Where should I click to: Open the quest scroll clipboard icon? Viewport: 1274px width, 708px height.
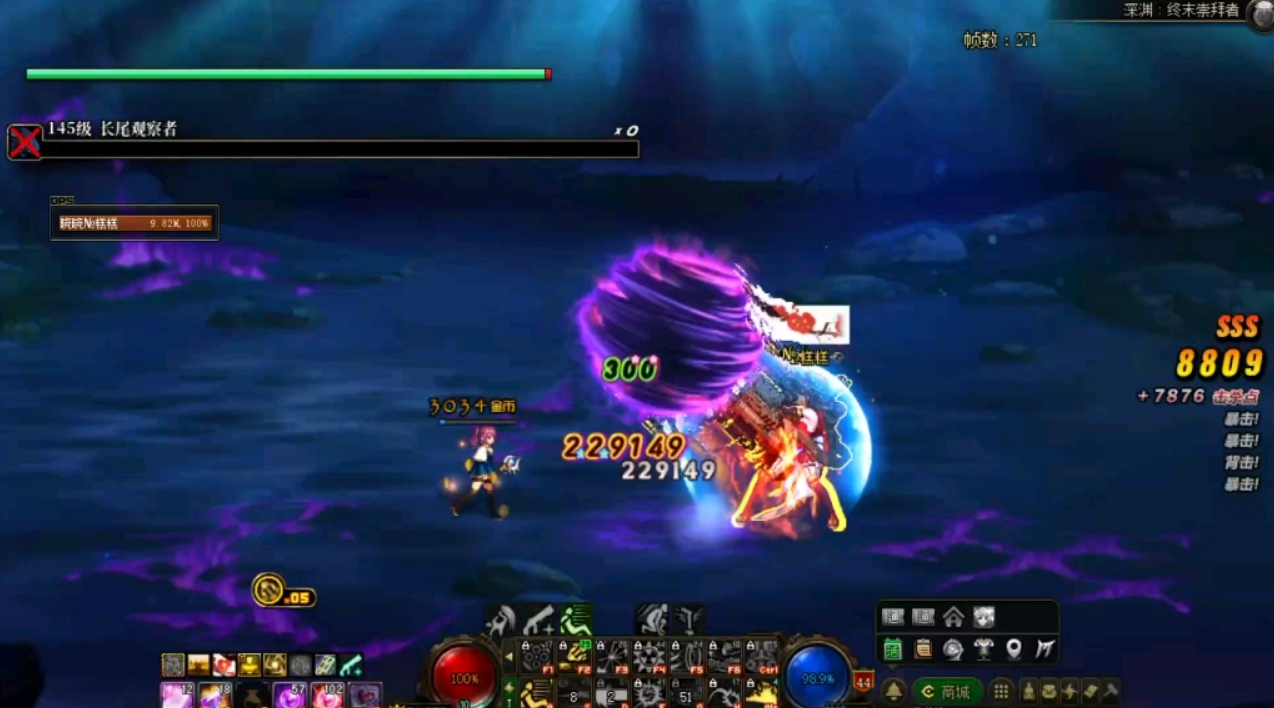tap(923, 649)
